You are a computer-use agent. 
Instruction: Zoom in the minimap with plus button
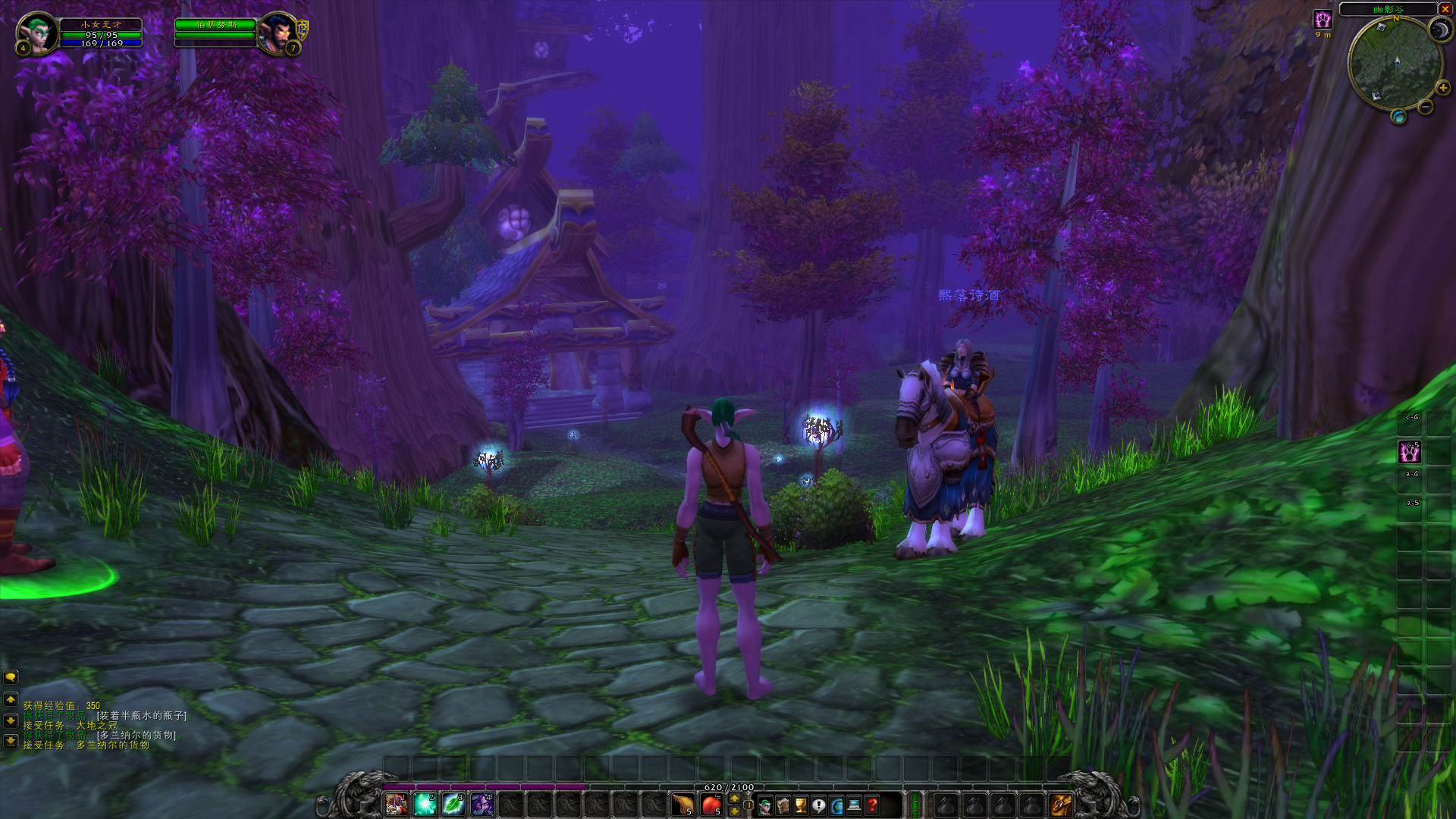point(1442,88)
